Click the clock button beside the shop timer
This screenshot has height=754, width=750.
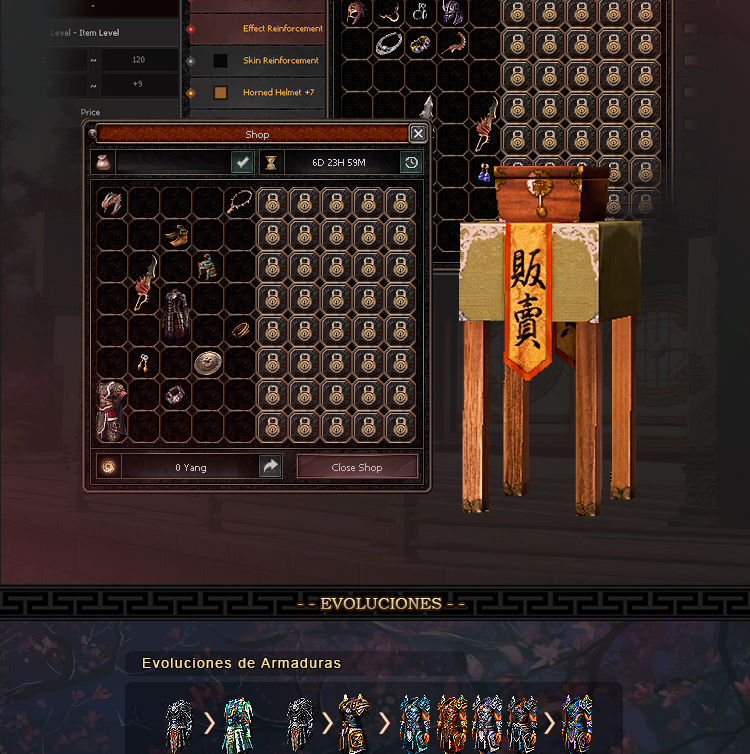pyautogui.click(x=411, y=162)
